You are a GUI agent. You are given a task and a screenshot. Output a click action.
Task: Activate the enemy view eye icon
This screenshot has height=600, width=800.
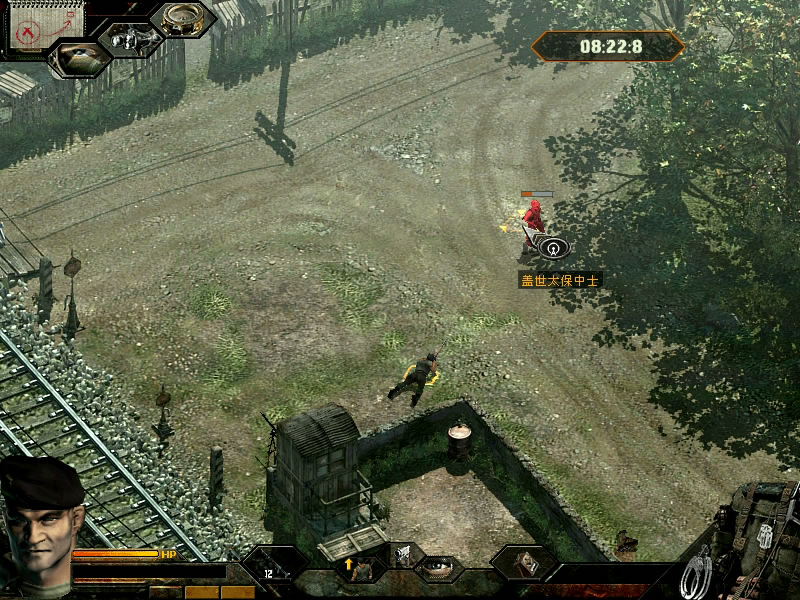pyautogui.click(x=79, y=59)
